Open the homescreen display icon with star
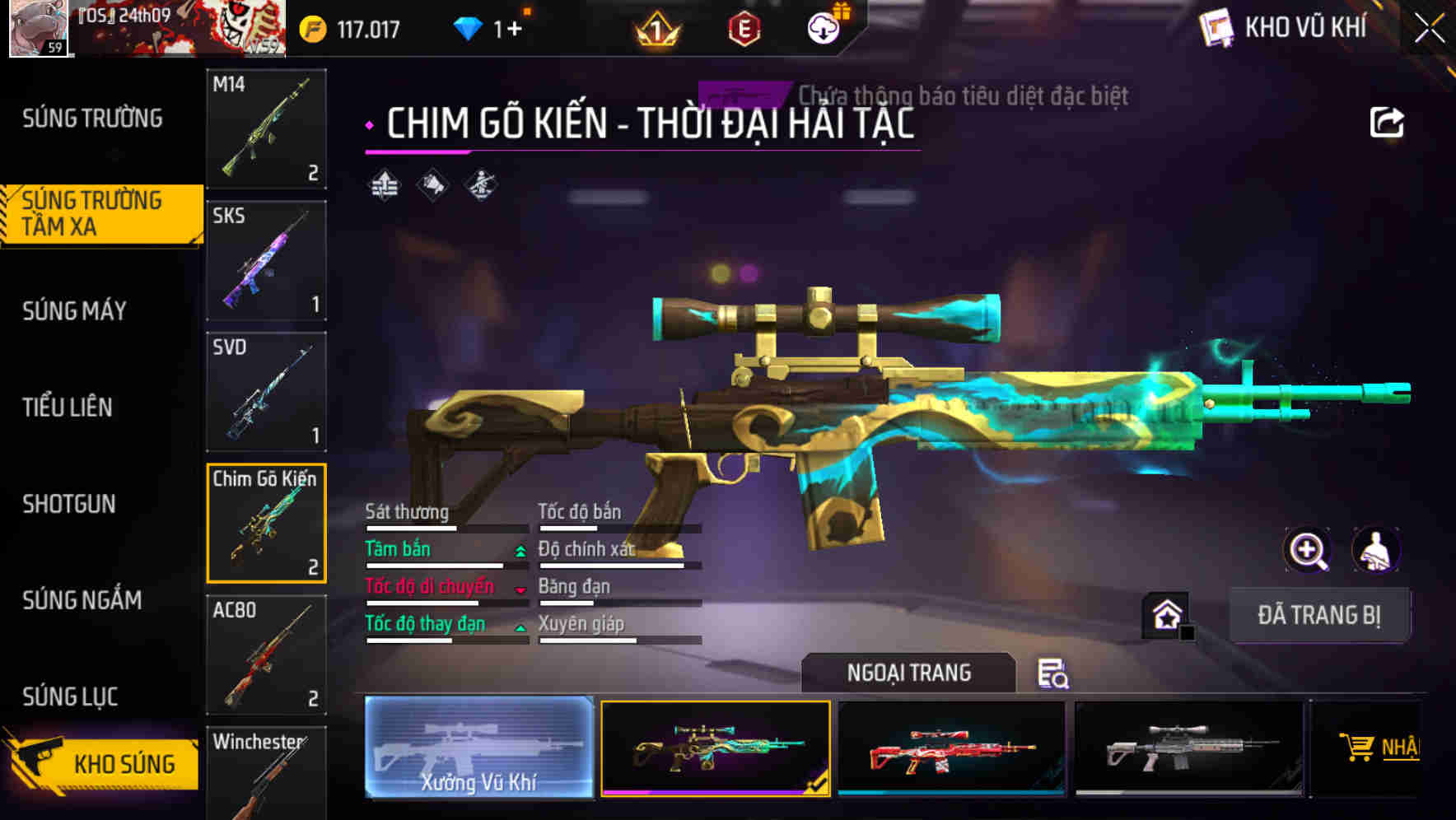1456x820 pixels. [x=1164, y=614]
